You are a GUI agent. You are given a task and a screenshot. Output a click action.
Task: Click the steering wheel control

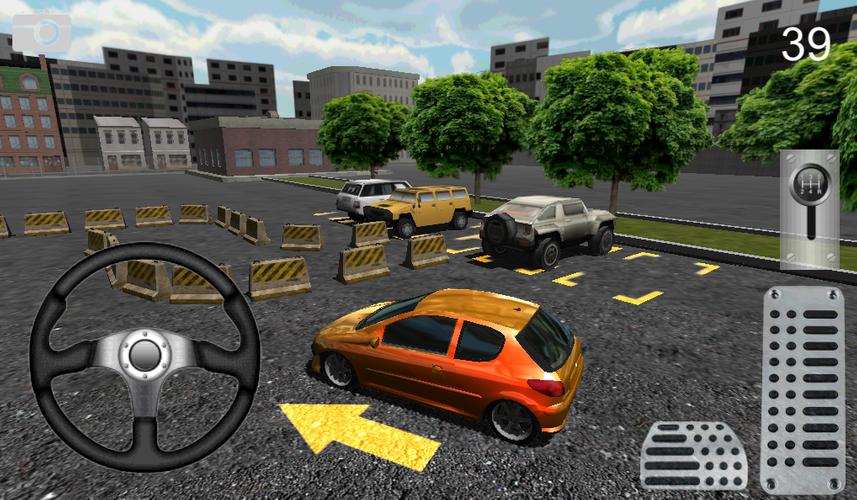point(144,356)
